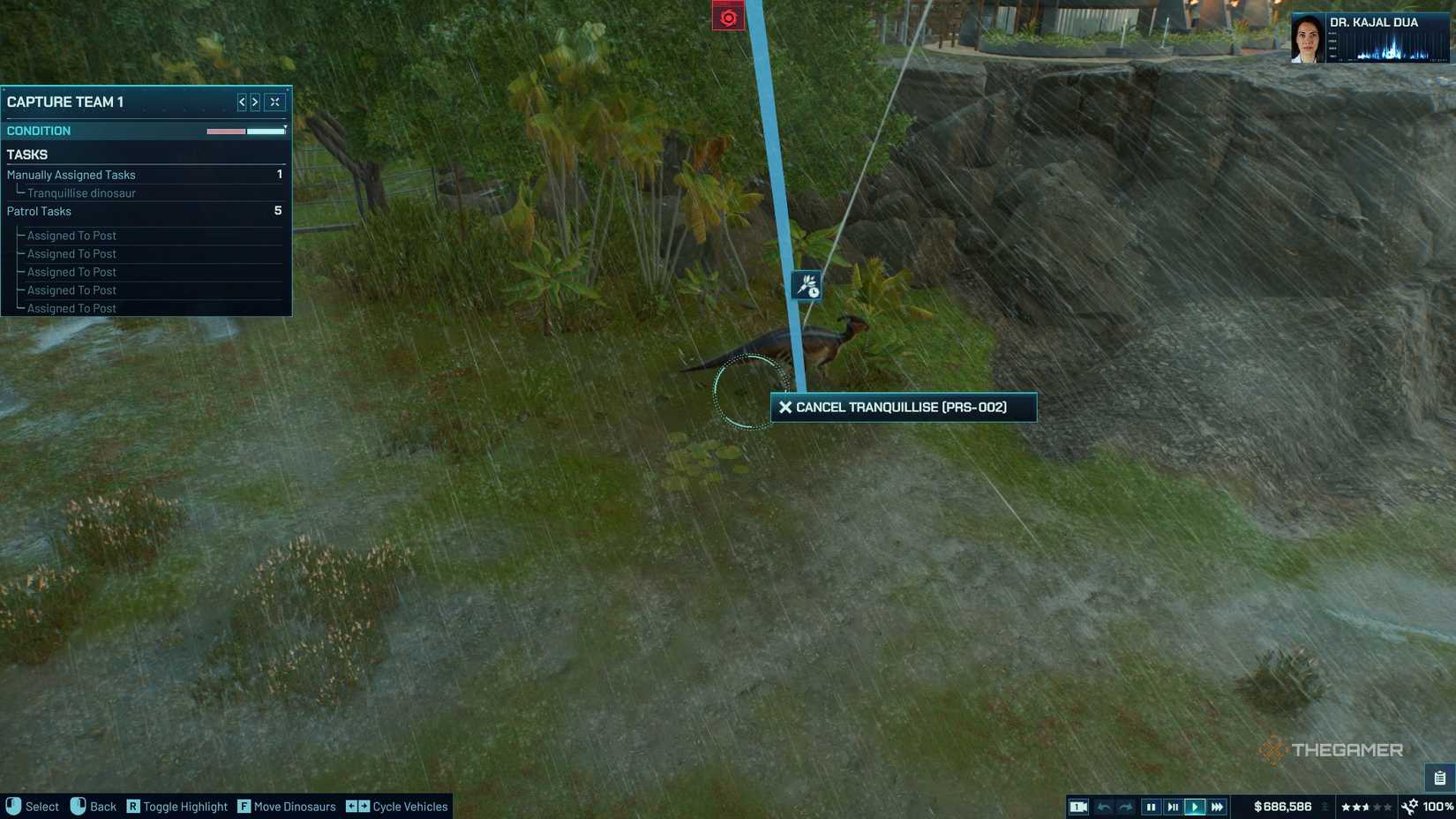Pause the game simulation
The height and width of the screenshot is (819, 1456).
pos(1152,806)
